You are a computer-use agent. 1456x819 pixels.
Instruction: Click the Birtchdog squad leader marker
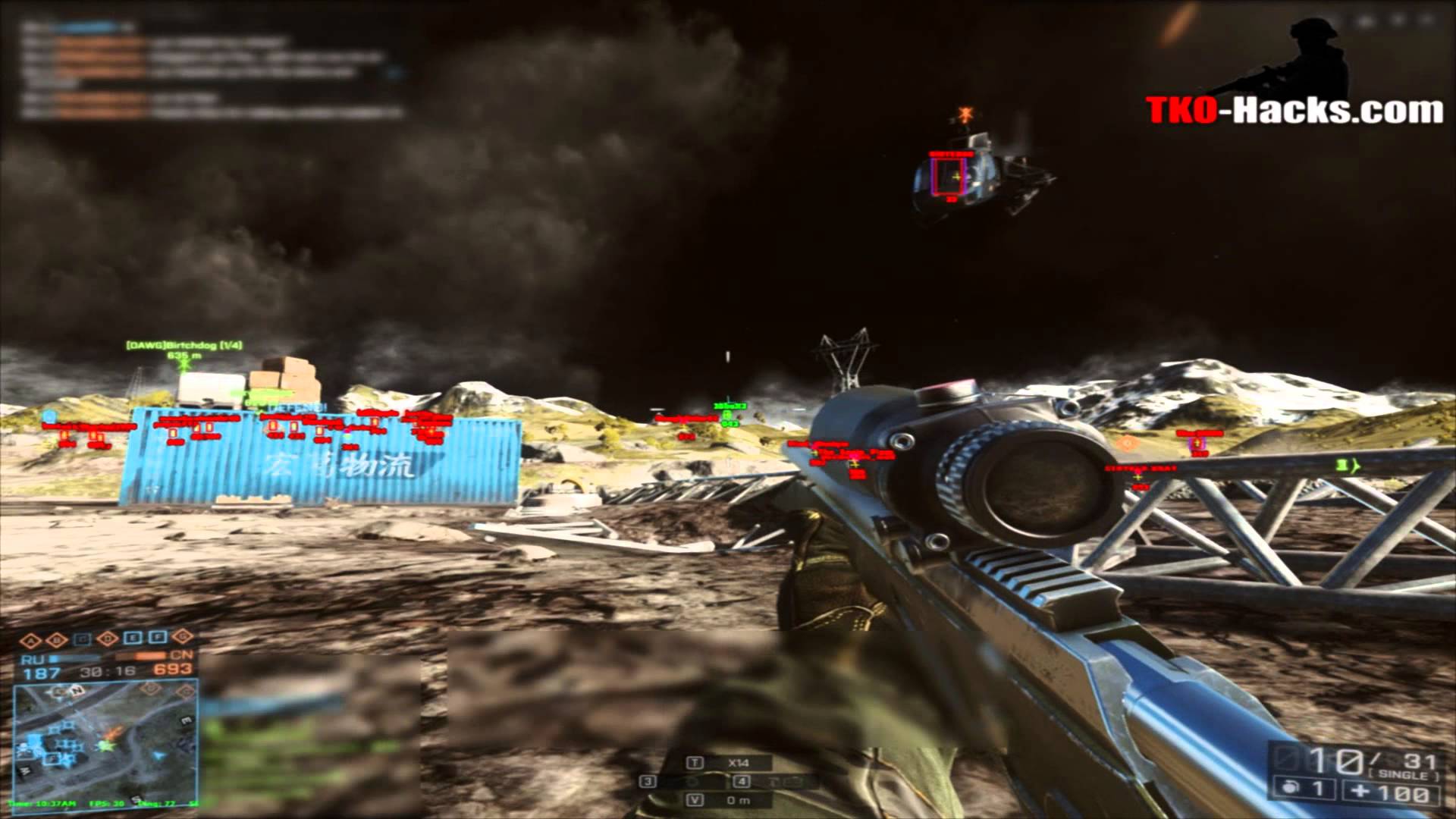coord(184,365)
